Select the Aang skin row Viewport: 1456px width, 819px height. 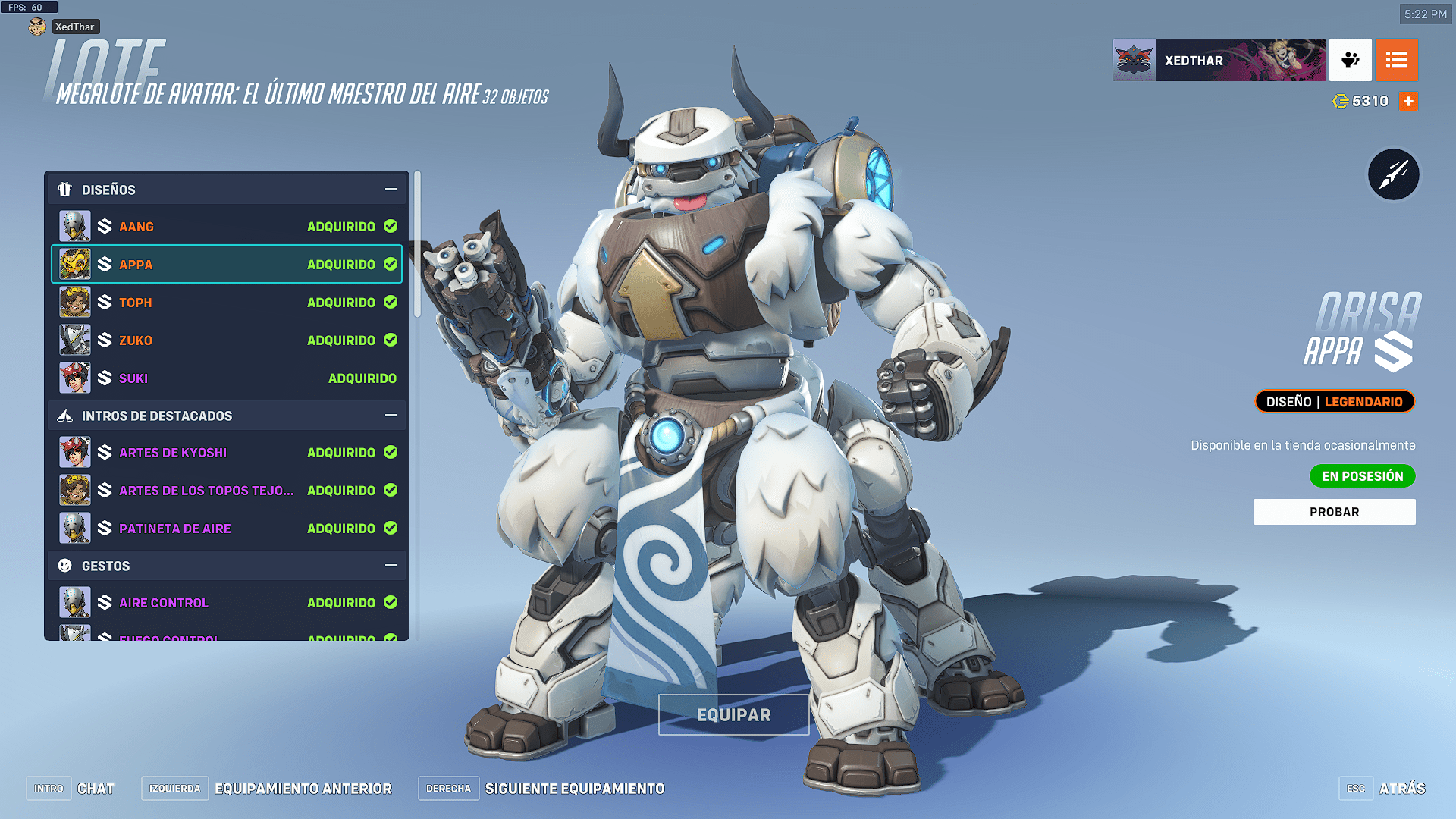pos(227,227)
